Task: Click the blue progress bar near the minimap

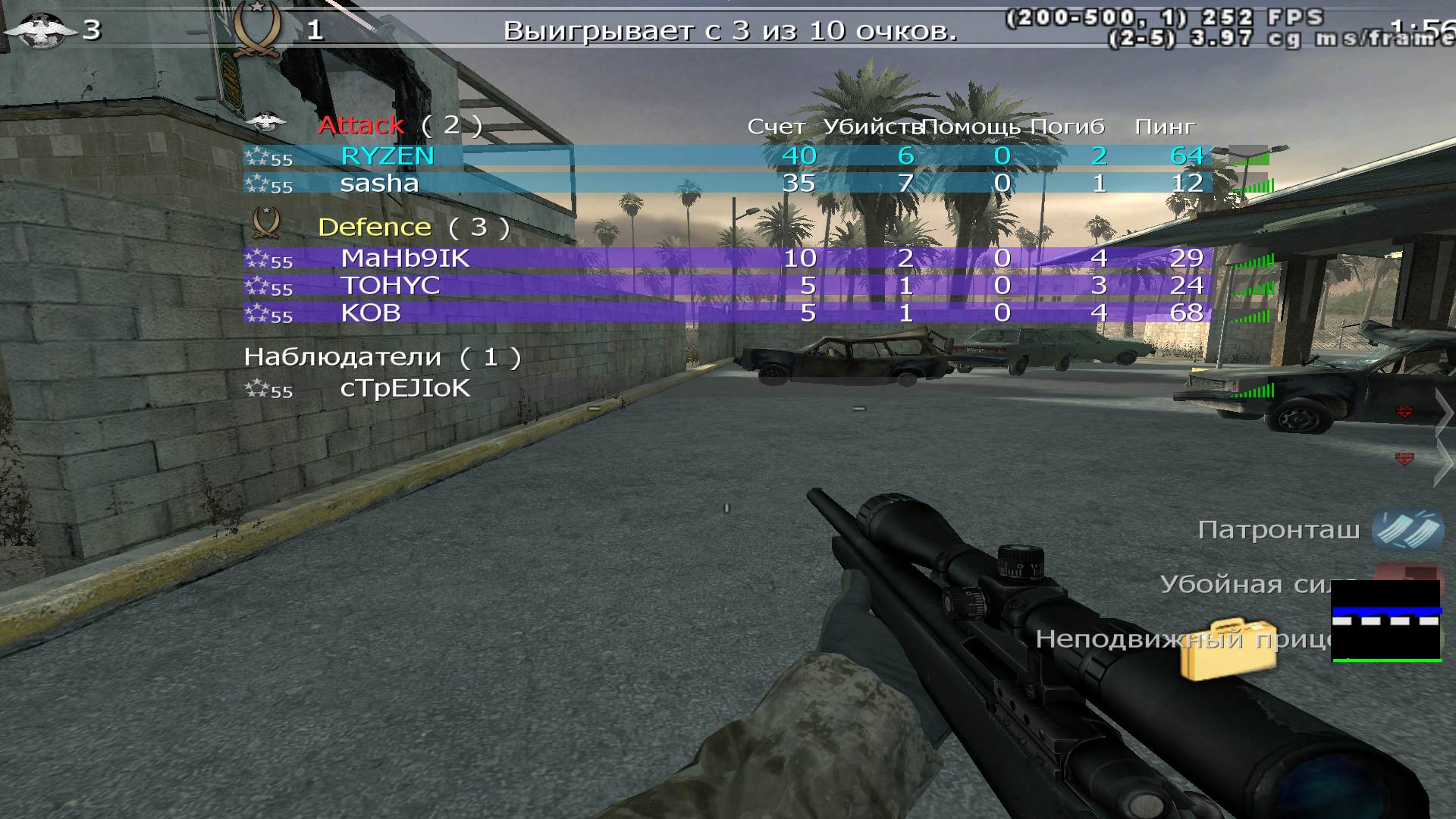Action: click(x=1388, y=610)
